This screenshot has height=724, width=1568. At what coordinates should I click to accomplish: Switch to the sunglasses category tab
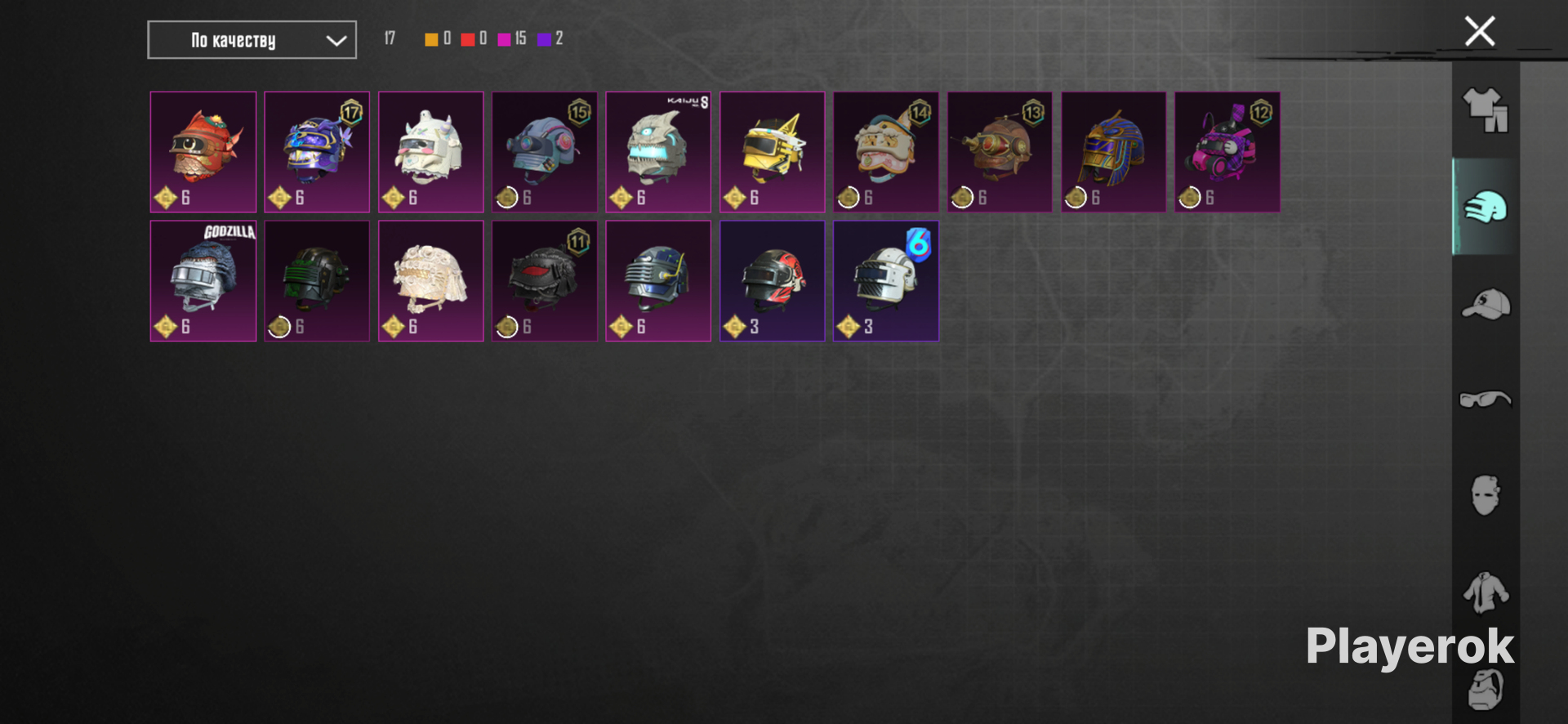[x=1485, y=400]
